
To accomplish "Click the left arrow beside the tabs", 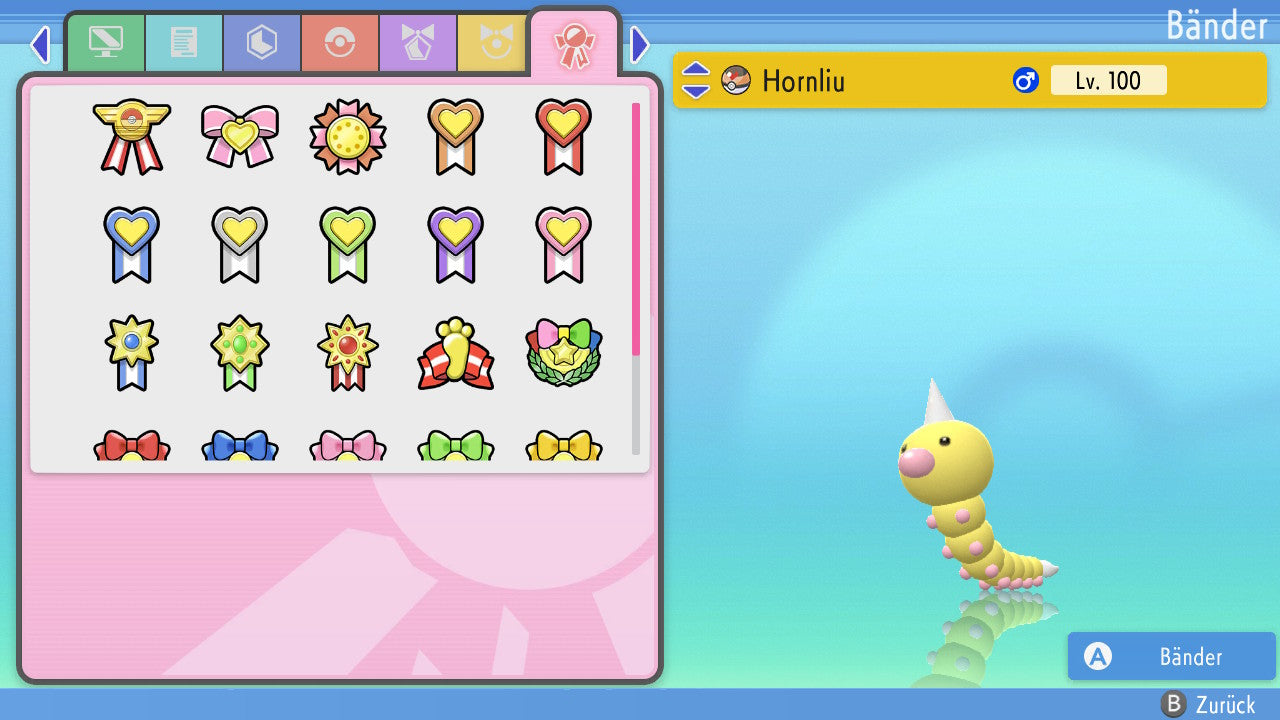I will [x=40, y=44].
